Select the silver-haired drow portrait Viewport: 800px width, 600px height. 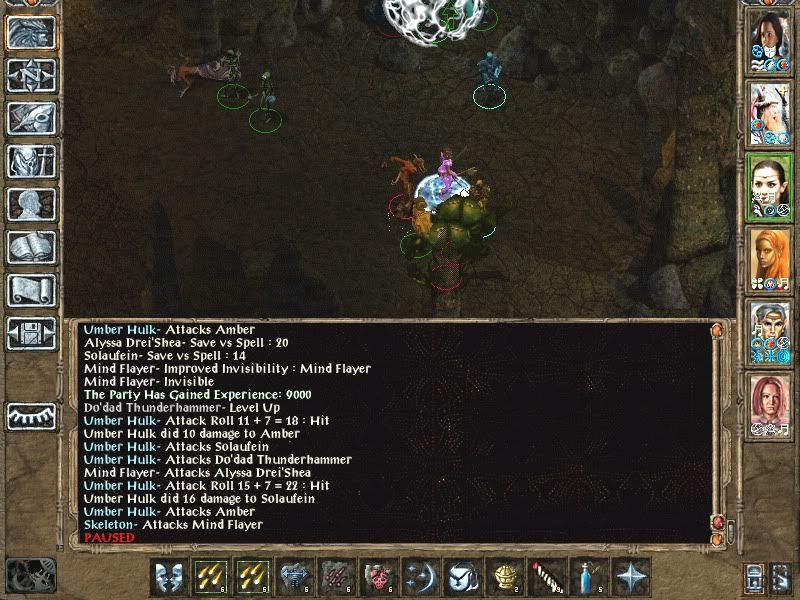click(x=769, y=332)
